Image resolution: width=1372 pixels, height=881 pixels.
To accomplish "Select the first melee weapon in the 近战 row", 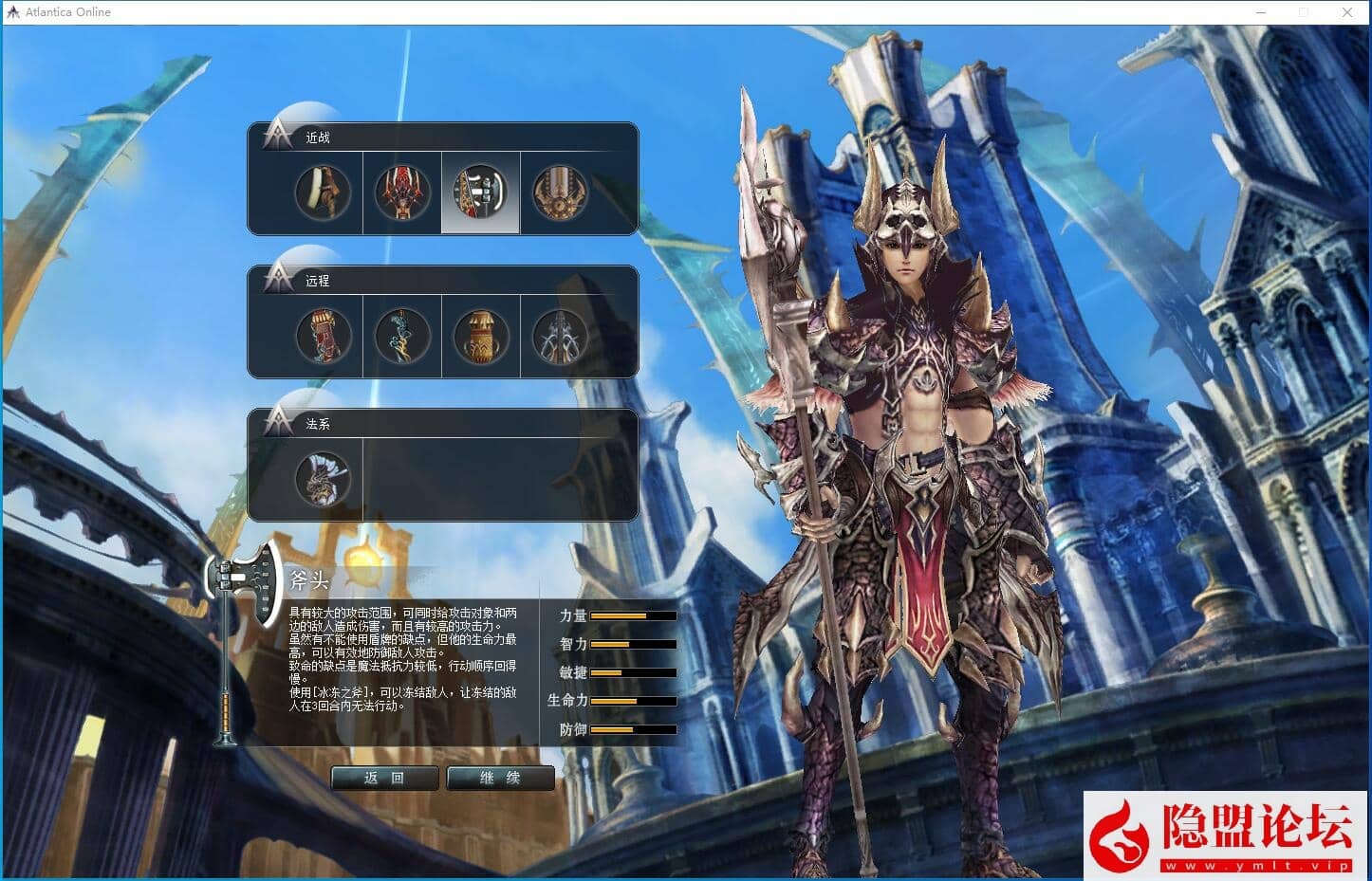I will tap(322, 193).
